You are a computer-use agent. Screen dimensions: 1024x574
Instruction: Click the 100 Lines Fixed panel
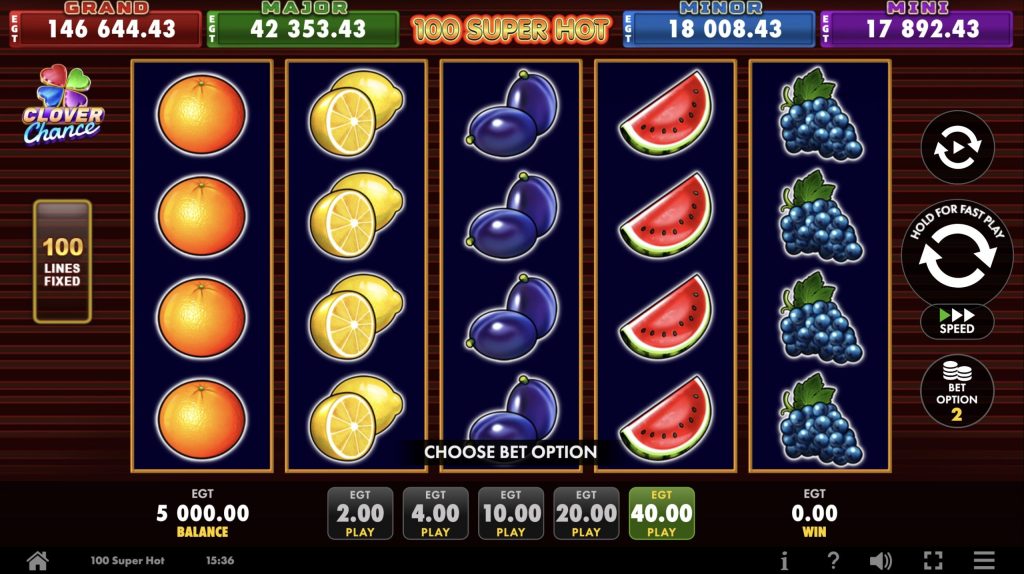tap(62, 261)
